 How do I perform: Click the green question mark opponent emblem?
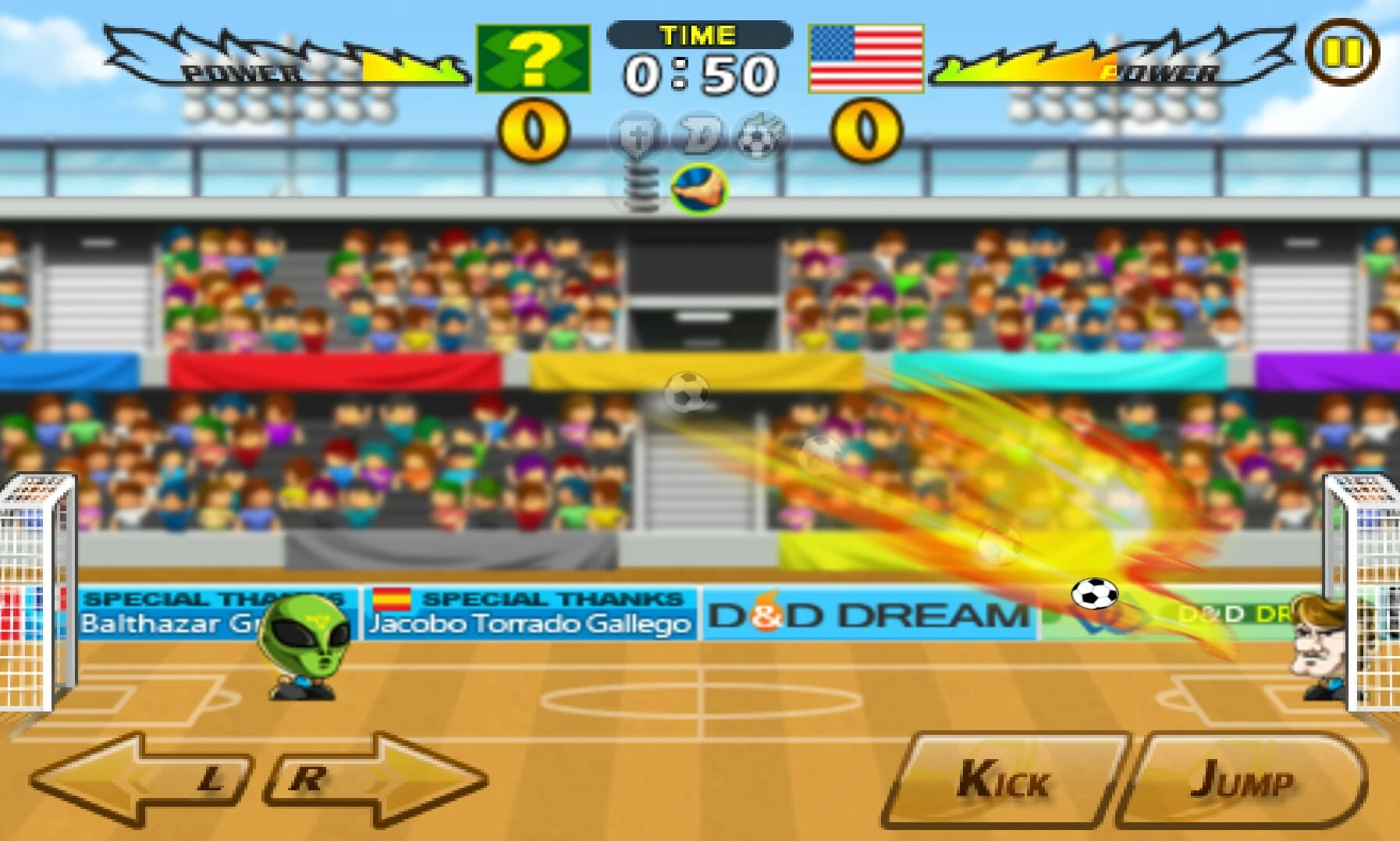[533, 59]
